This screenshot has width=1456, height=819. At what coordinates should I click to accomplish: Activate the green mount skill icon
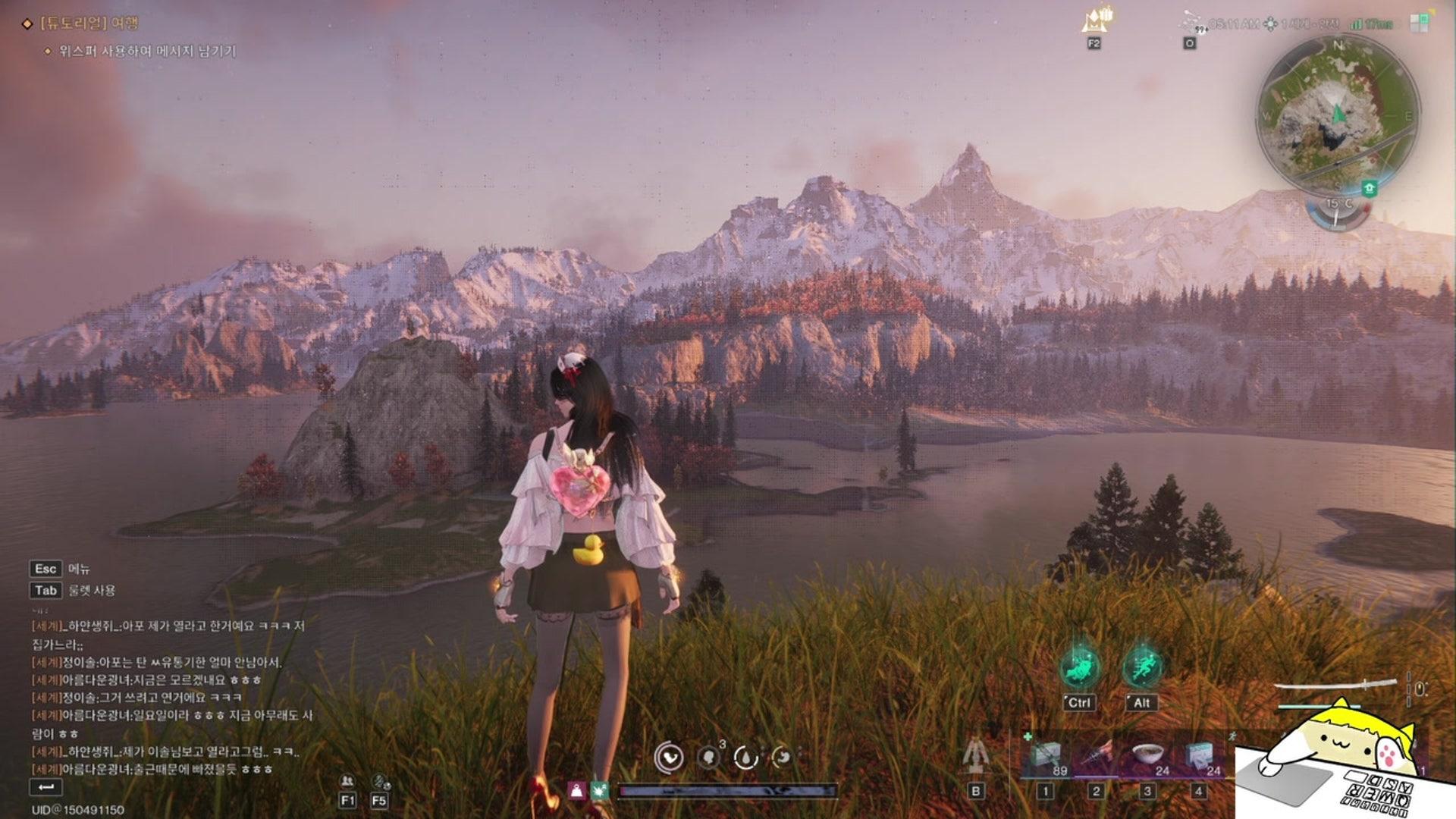click(x=1080, y=668)
